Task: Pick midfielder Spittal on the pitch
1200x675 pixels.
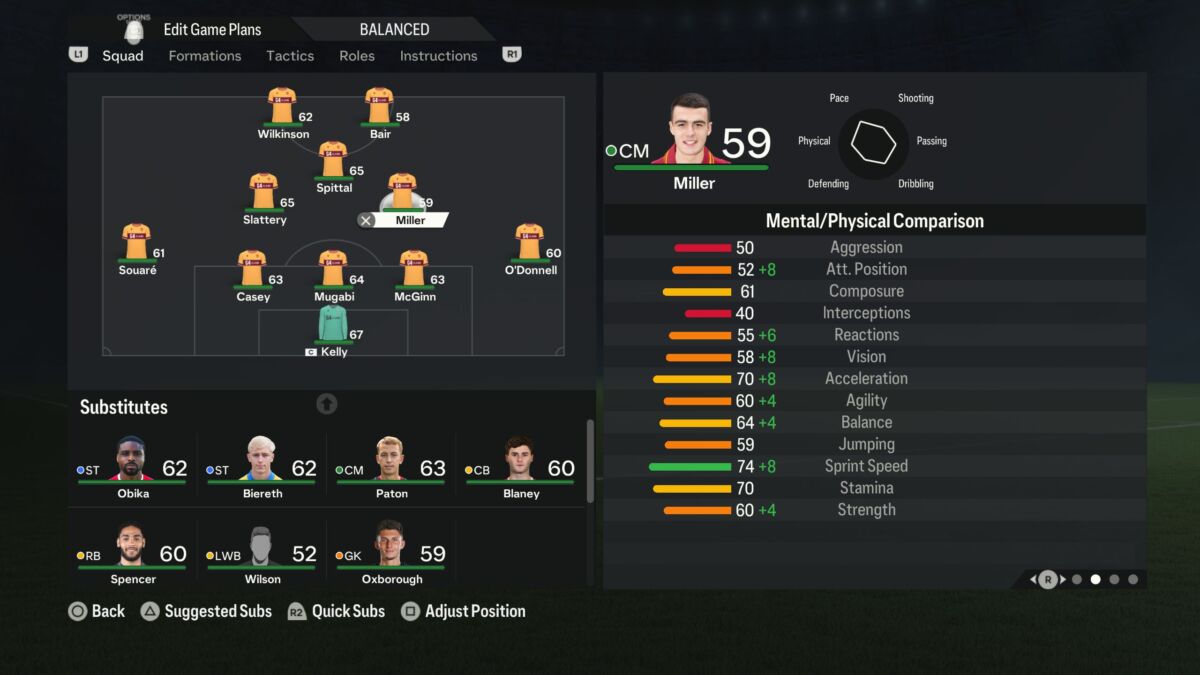Action: (x=333, y=161)
